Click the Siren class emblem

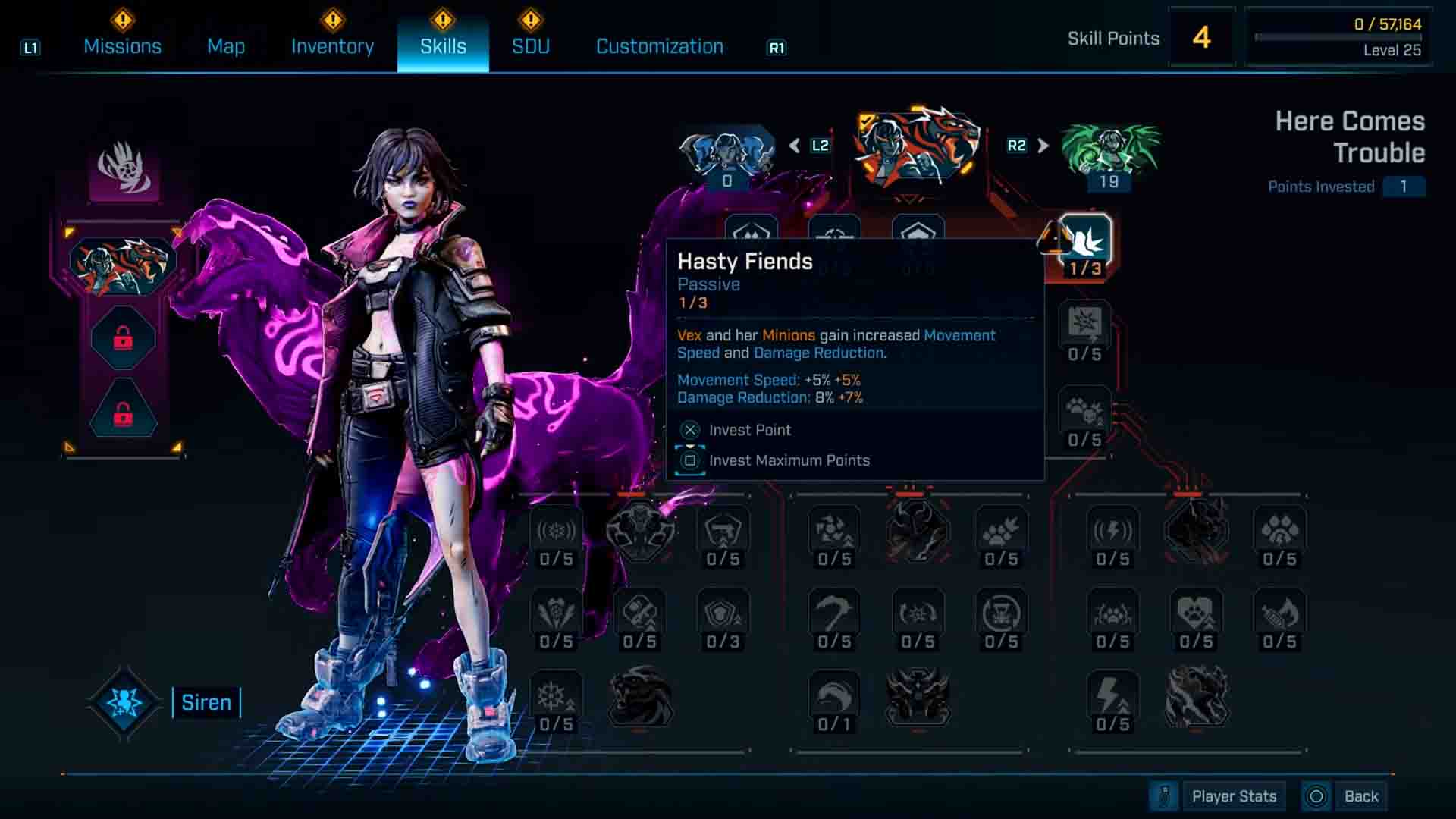124,702
